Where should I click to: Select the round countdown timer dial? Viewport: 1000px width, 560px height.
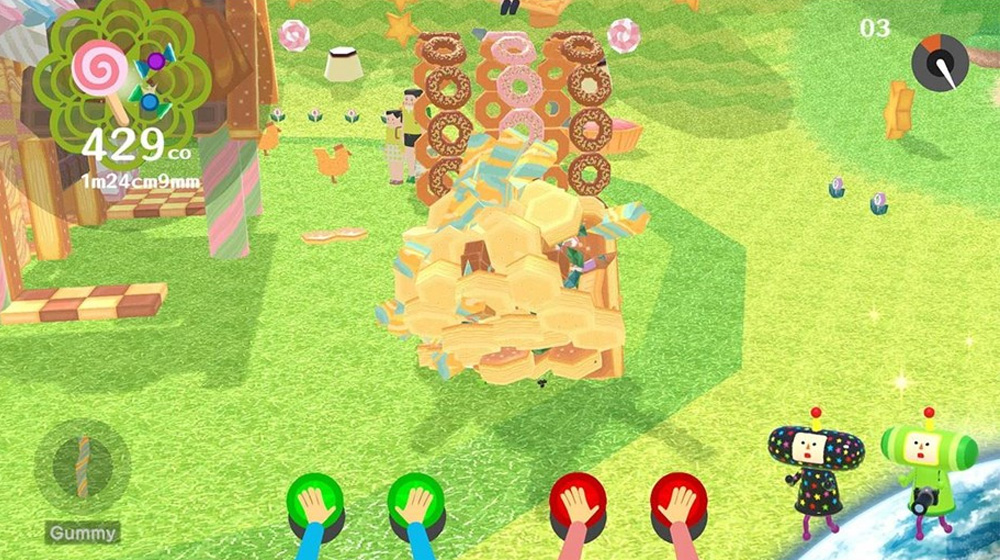click(940, 62)
